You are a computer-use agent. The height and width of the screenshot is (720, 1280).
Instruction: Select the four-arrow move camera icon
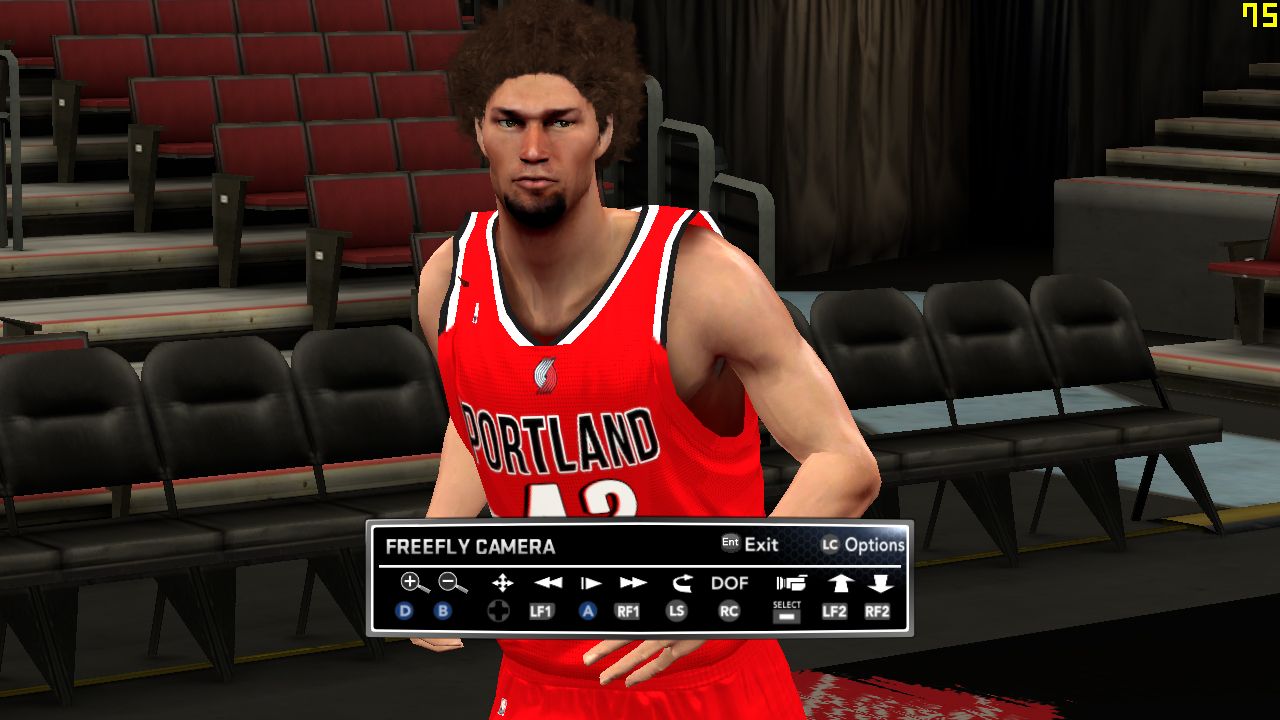[502, 583]
